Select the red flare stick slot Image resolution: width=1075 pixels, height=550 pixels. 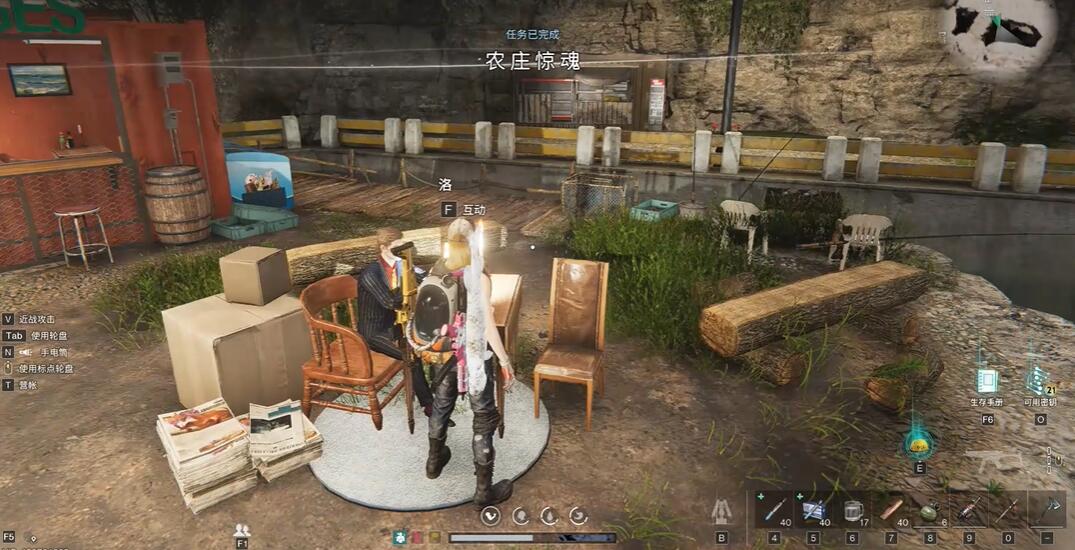tap(968, 510)
